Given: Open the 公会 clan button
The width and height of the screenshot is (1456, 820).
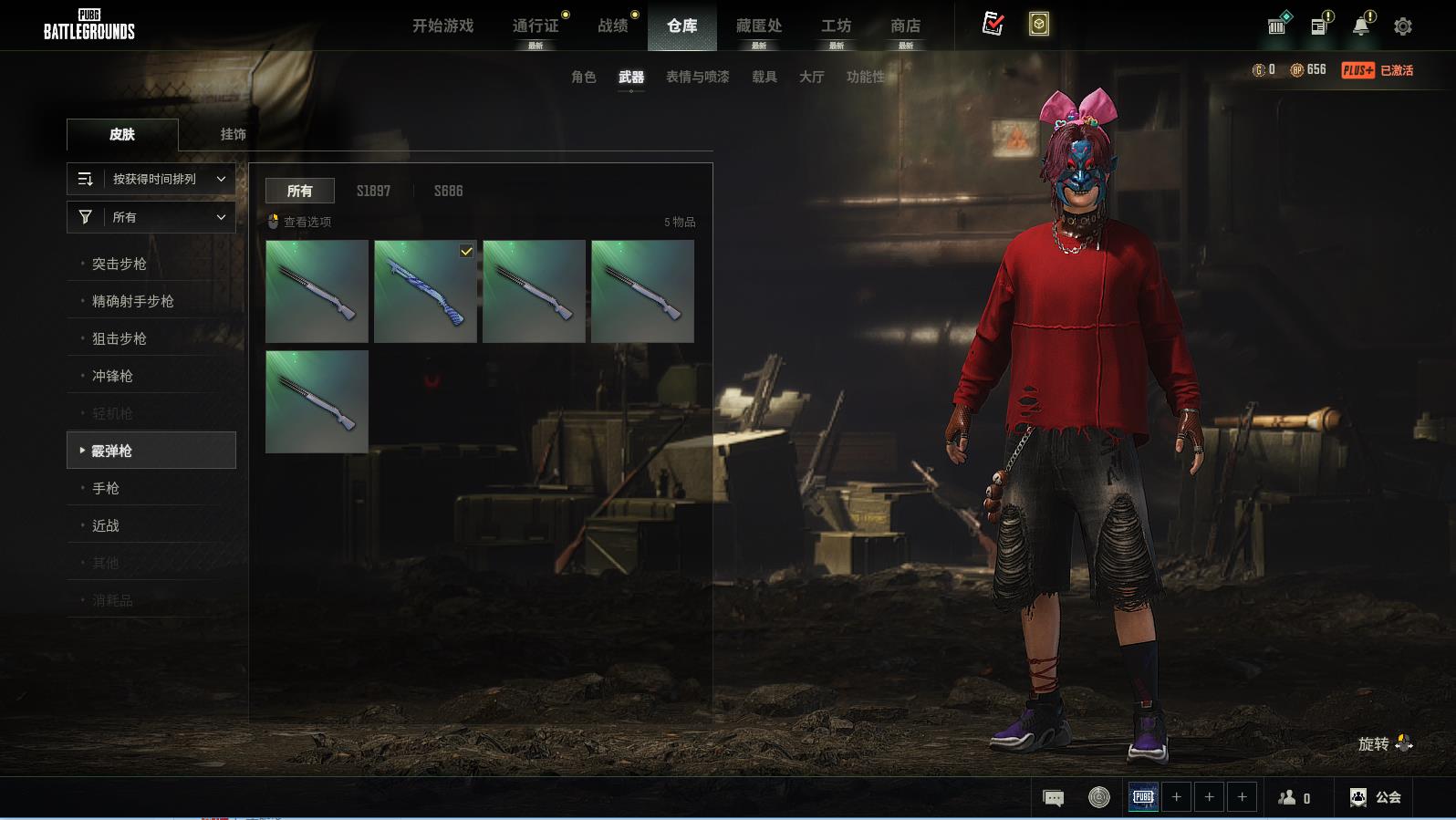Looking at the screenshot, I should [x=1376, y=797].
